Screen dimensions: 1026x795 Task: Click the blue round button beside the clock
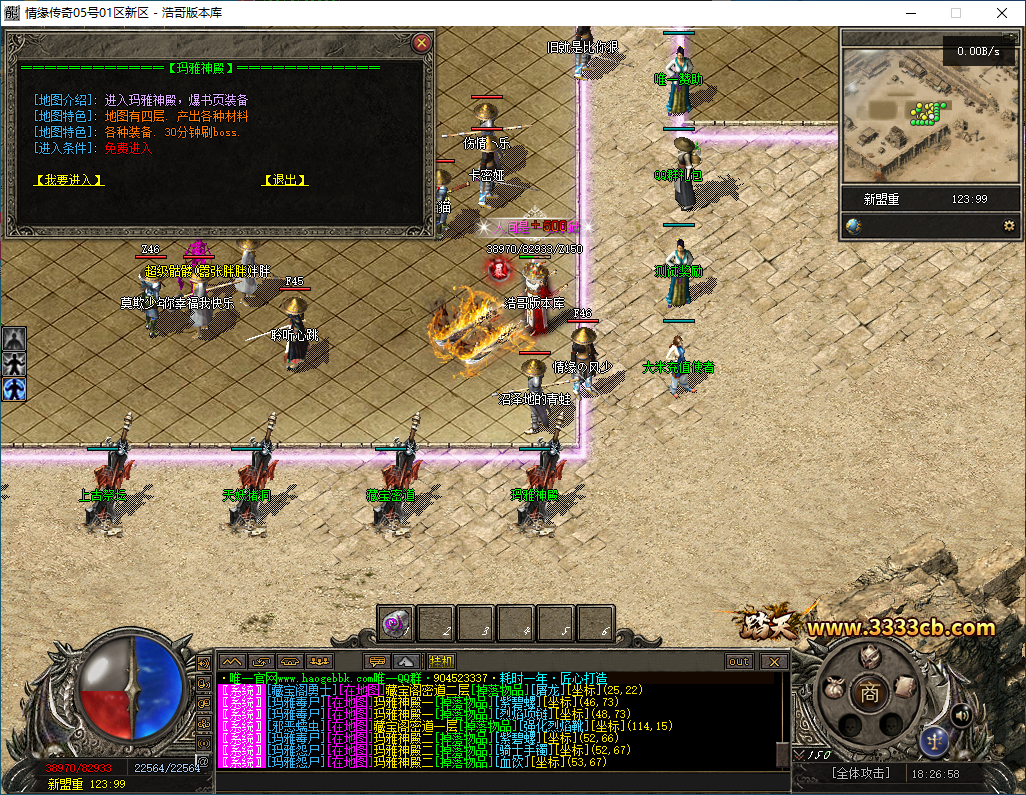933,741
